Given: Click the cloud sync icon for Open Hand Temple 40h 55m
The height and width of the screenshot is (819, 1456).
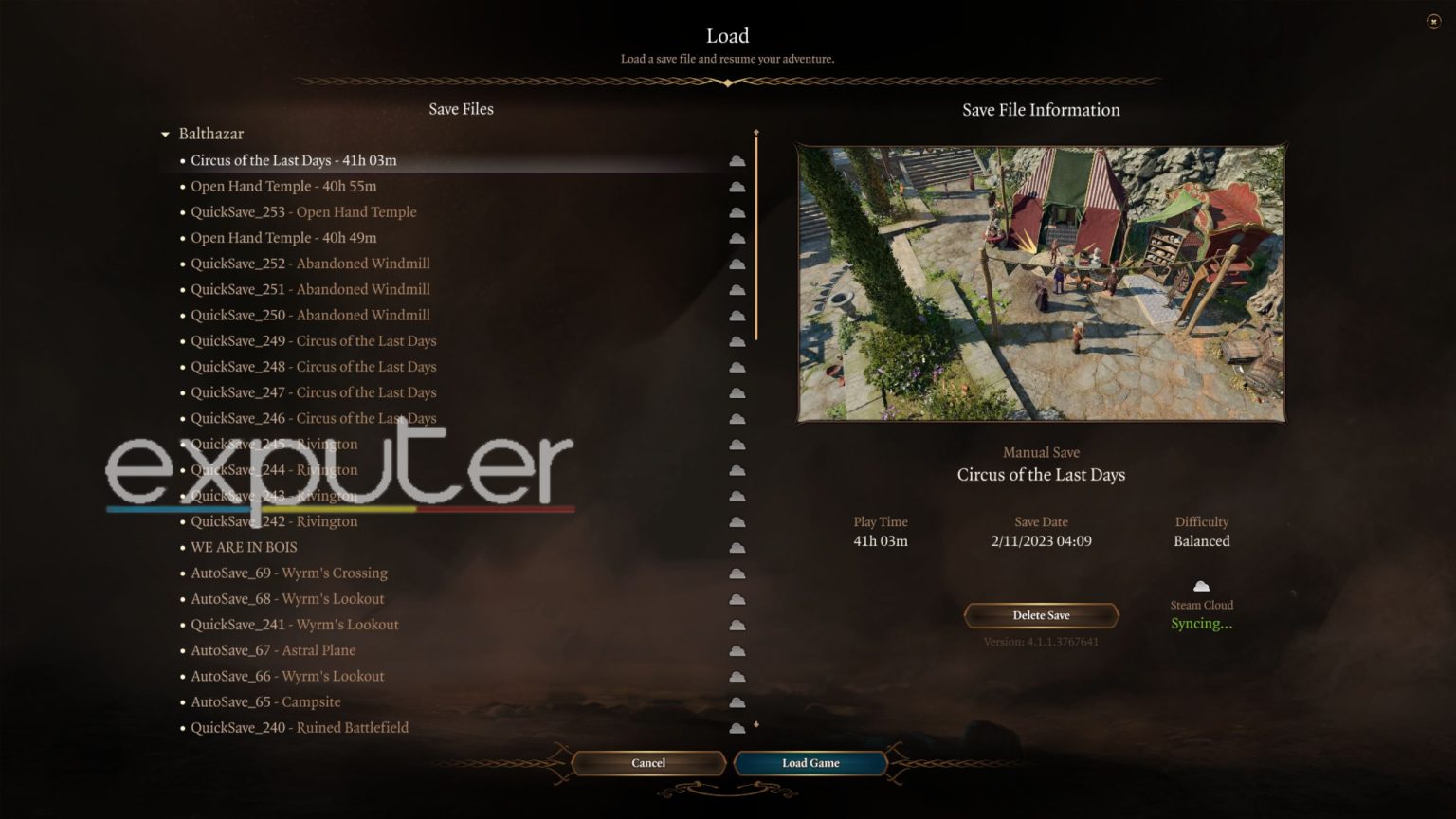Looking at the screenshot, I should [737, 186].
